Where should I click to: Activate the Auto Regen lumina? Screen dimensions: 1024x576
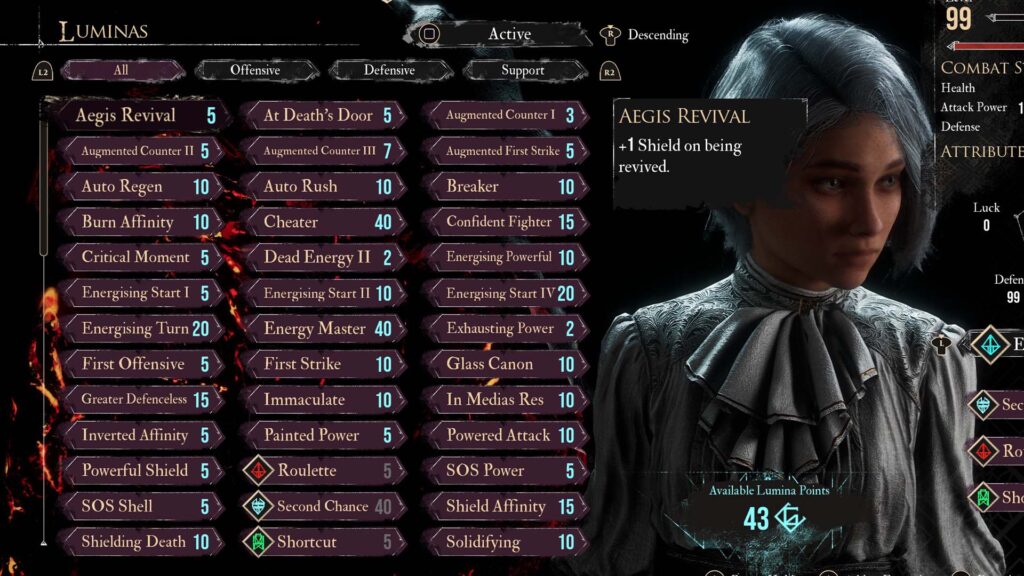pyautogui.click(x=140, y=186)
